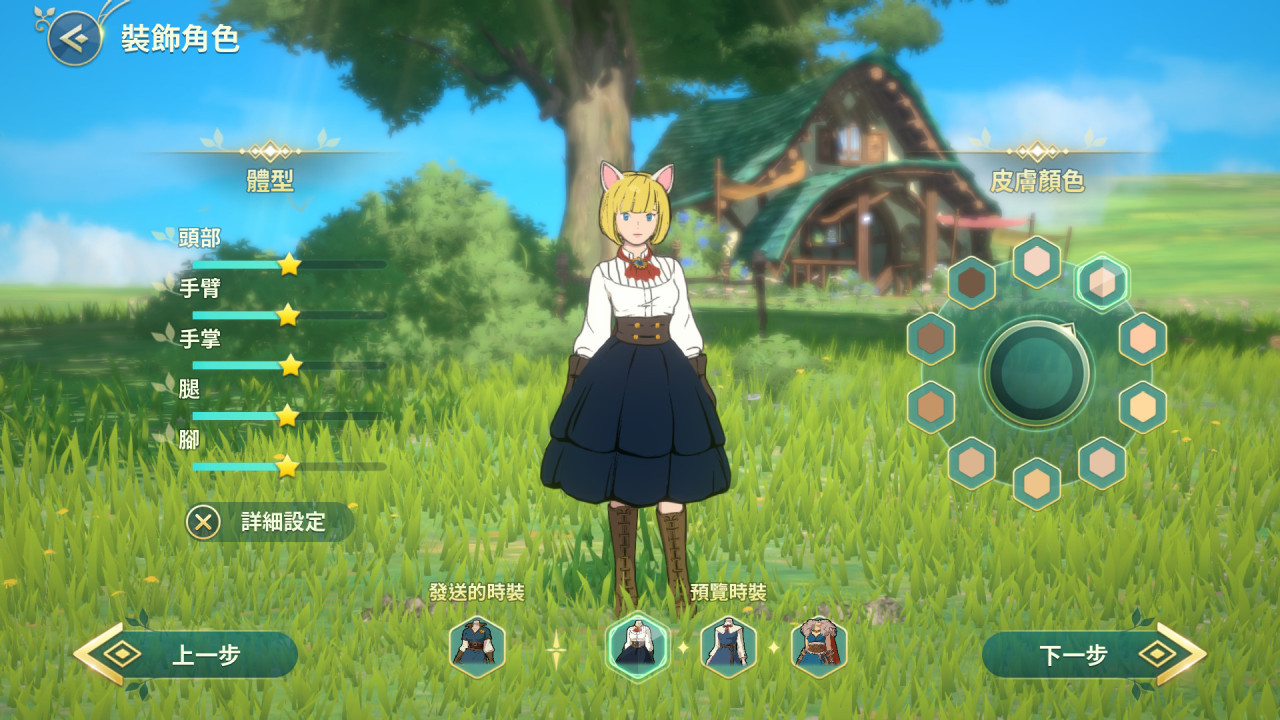Preview the fur-collared outfit with red cape

(x=819, y=647)
